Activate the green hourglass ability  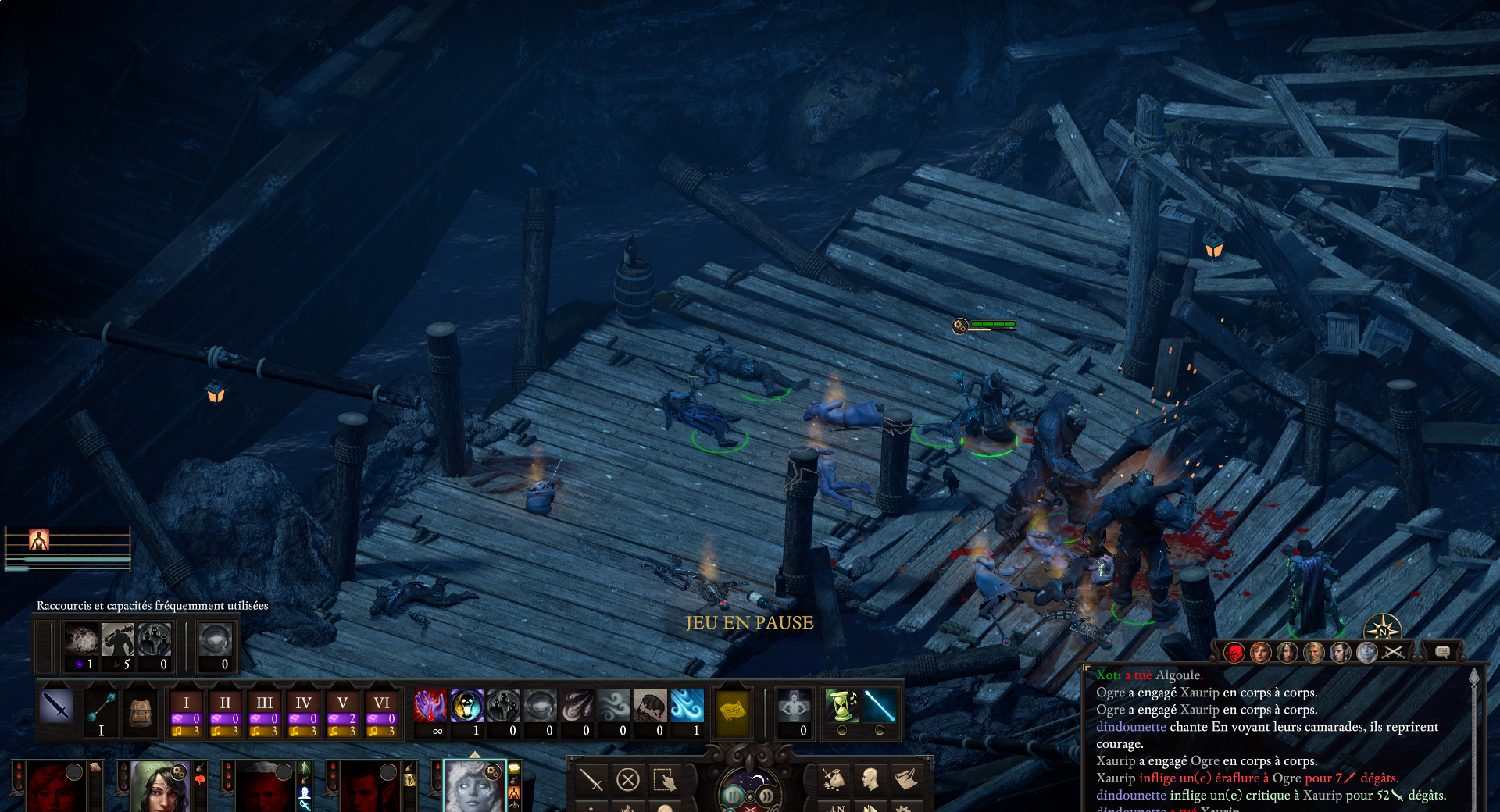tap(841, 706)
